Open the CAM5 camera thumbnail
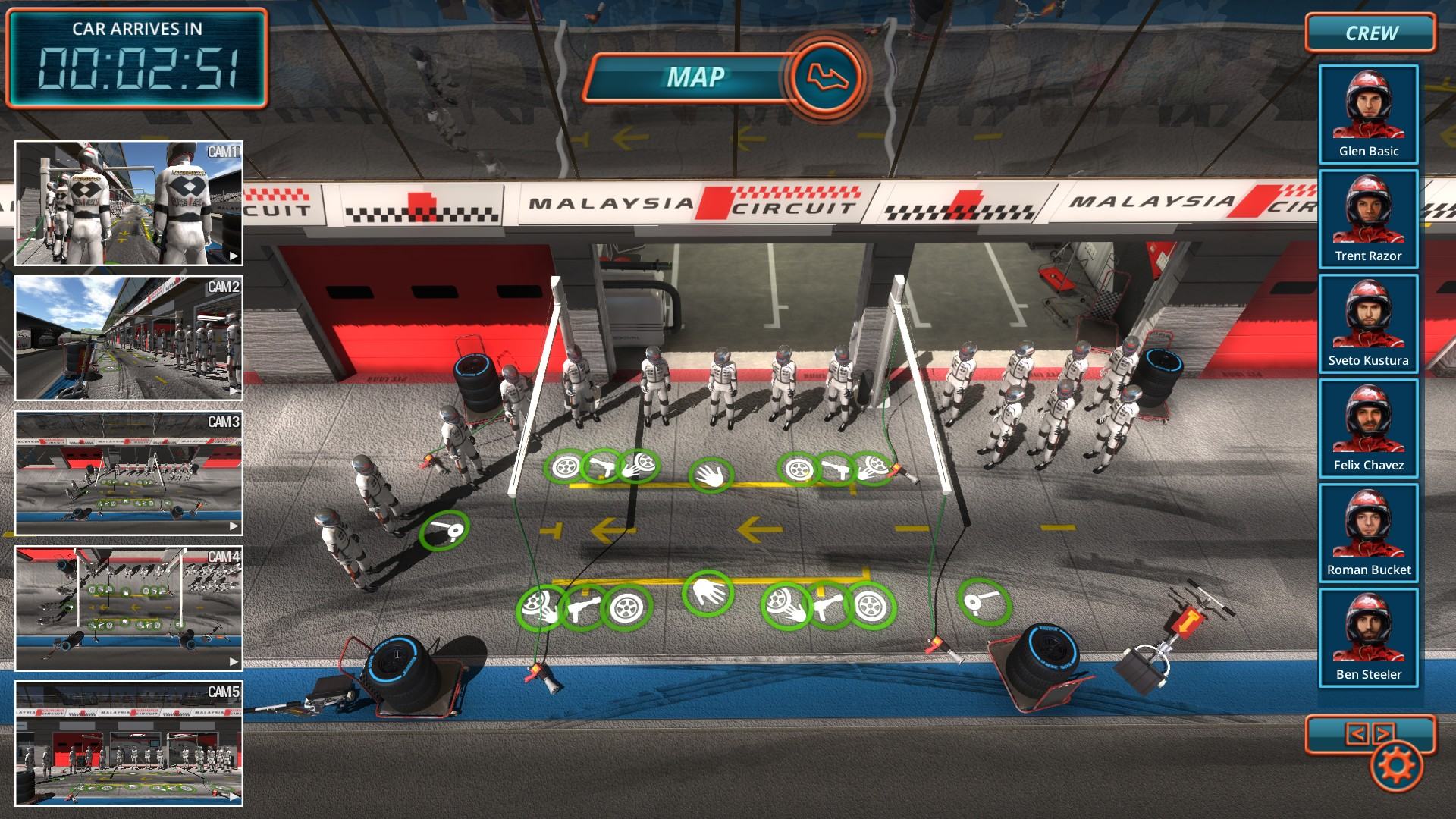 (x=129, y=743)
